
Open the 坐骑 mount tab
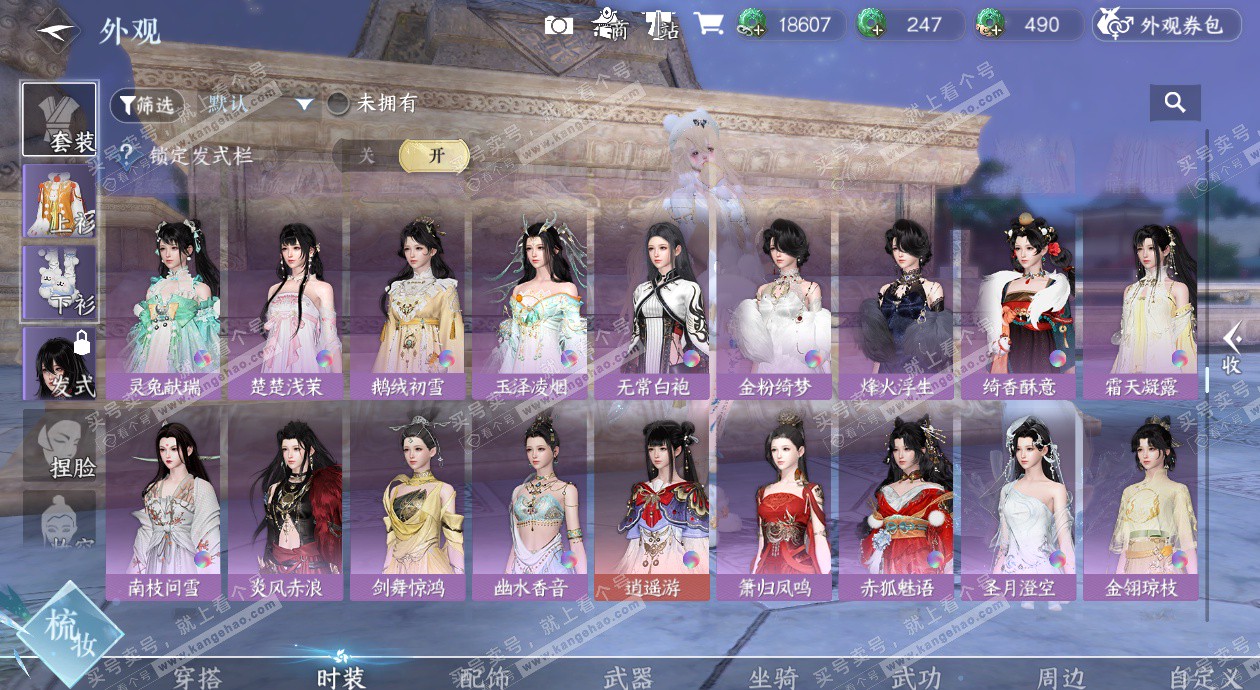[x=773, y=678]
